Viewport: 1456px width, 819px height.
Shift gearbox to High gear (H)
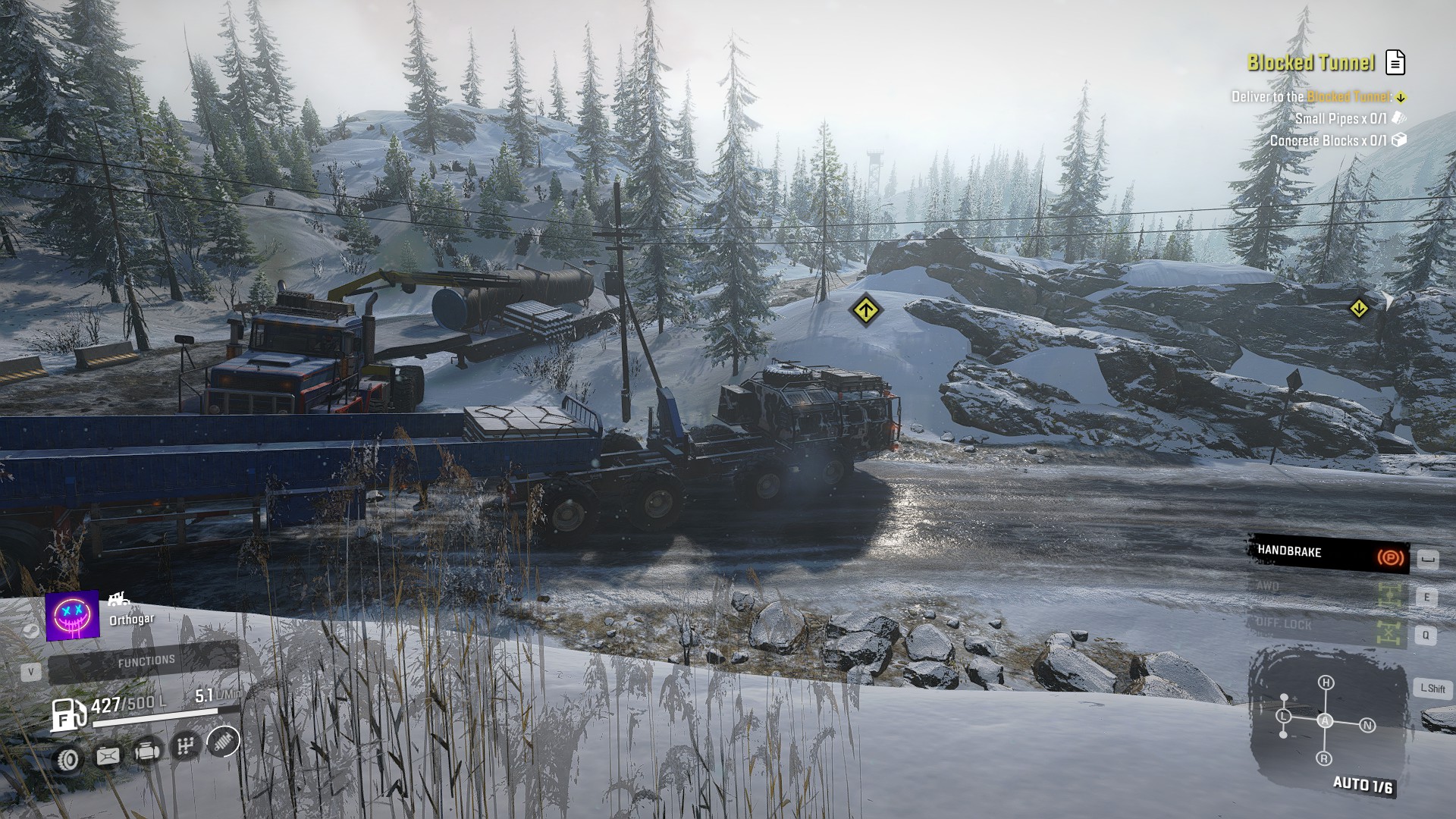(1326, 682)
